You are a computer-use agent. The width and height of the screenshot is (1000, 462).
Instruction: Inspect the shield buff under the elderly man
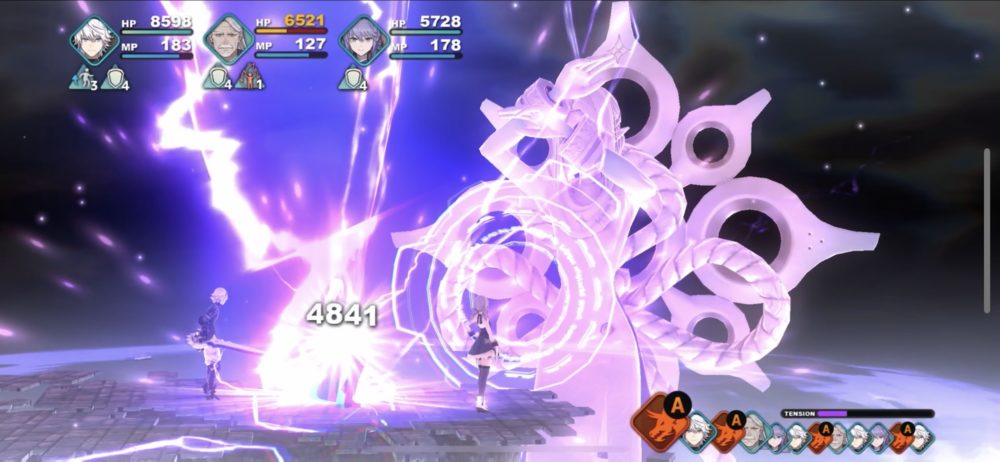216,78
